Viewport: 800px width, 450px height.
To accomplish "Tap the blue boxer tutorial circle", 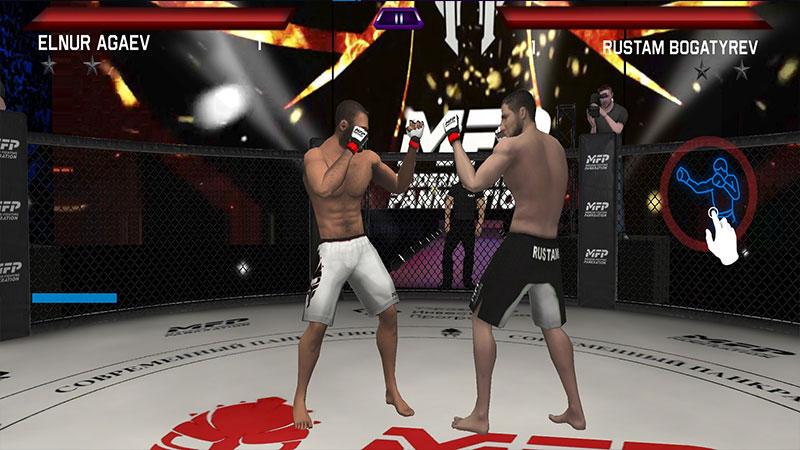I will (707, 193).
